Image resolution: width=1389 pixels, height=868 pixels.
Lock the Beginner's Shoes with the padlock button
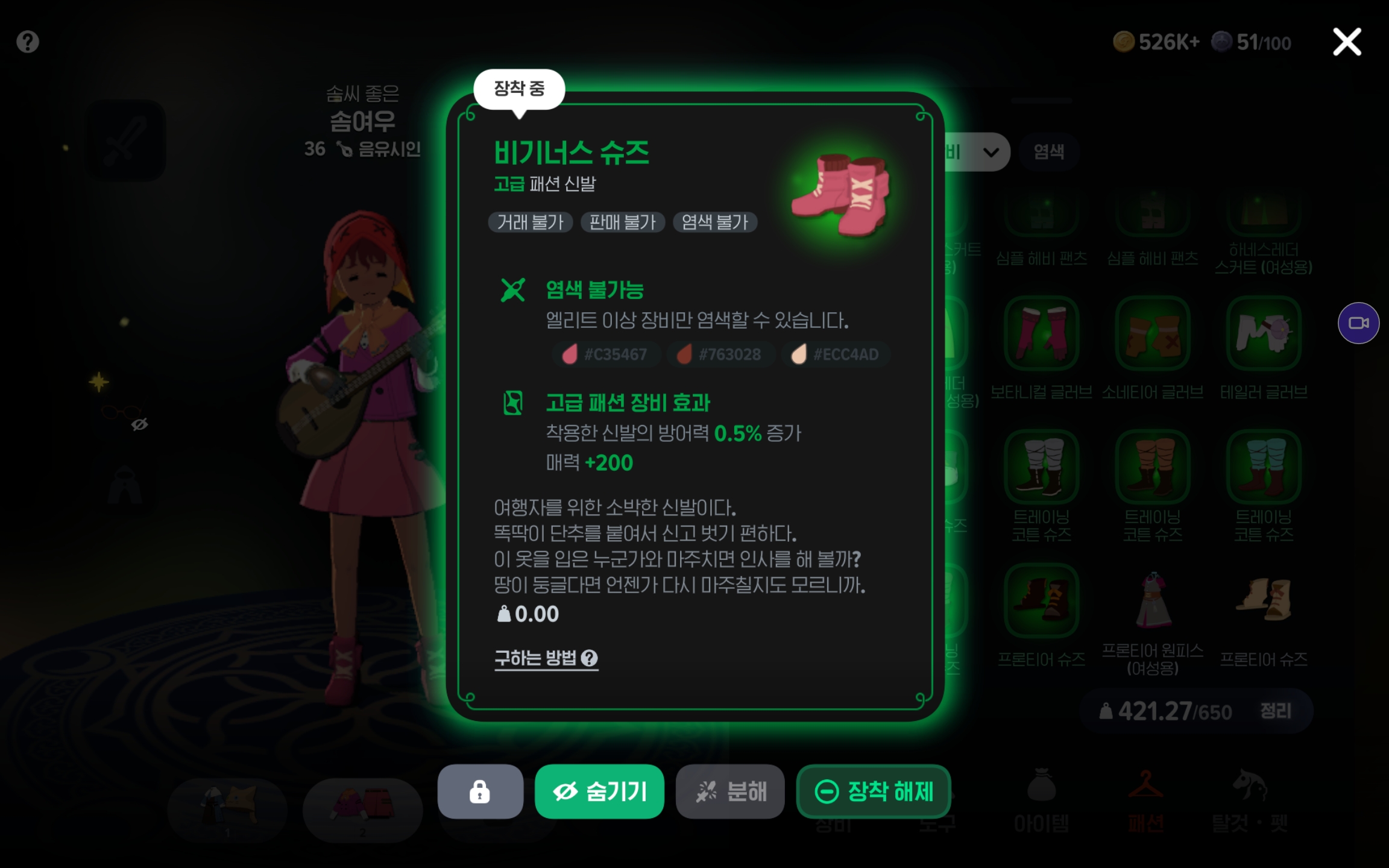(480, 791)
